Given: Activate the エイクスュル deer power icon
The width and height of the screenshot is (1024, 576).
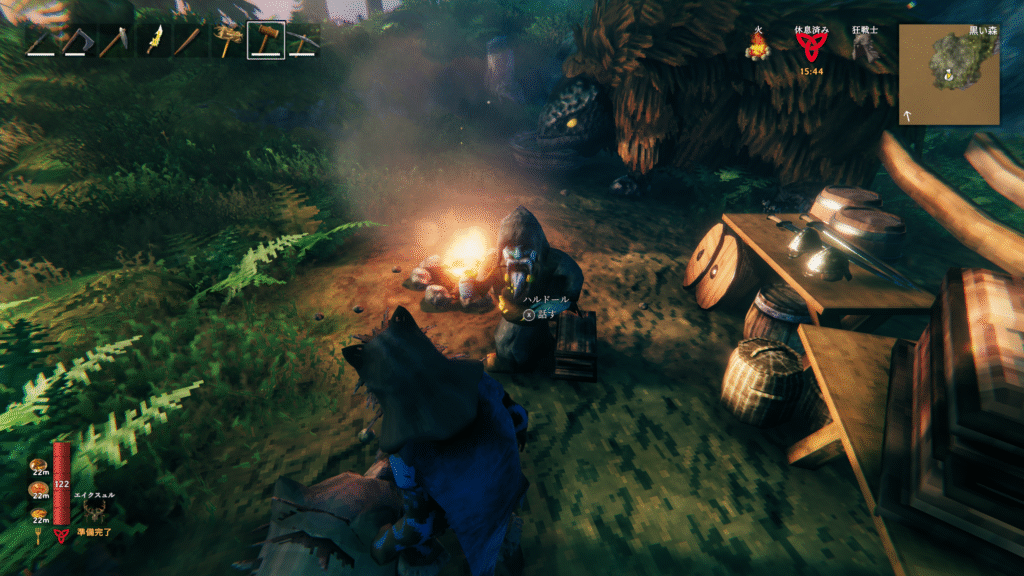Looking at the screenshot, I should [x=96, y=511].
